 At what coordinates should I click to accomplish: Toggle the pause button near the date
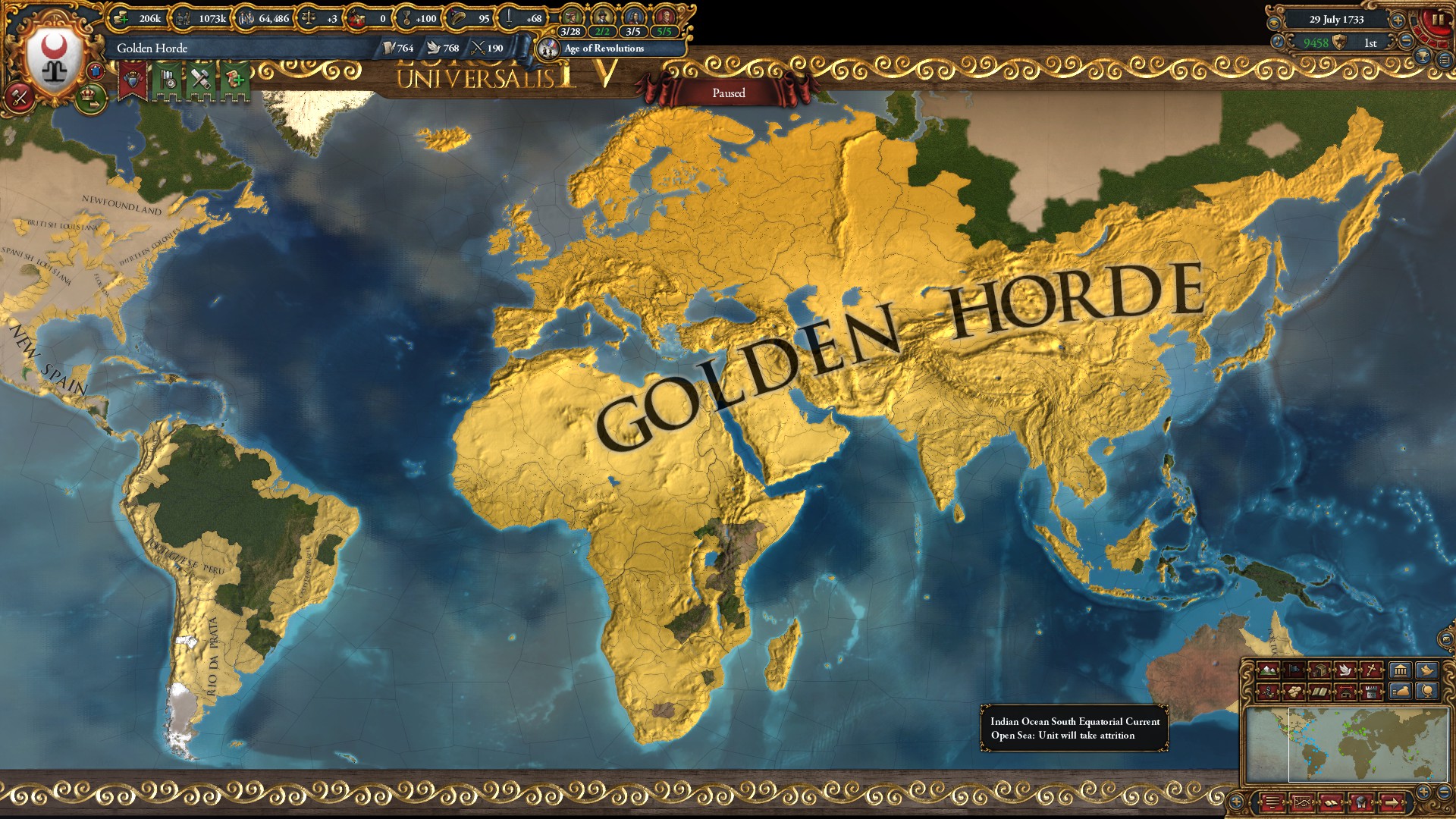tap(1436, 18)
